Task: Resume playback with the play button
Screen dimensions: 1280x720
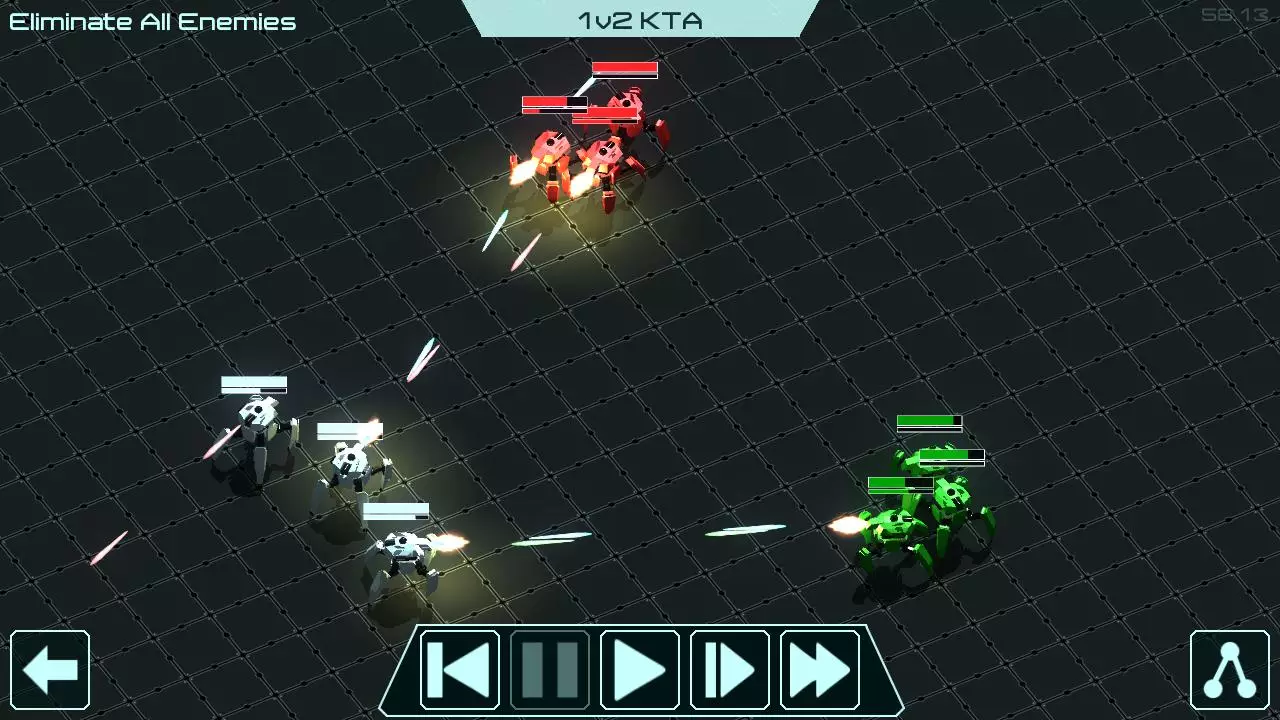Action: pyautogui.click(x=639, y=669)
